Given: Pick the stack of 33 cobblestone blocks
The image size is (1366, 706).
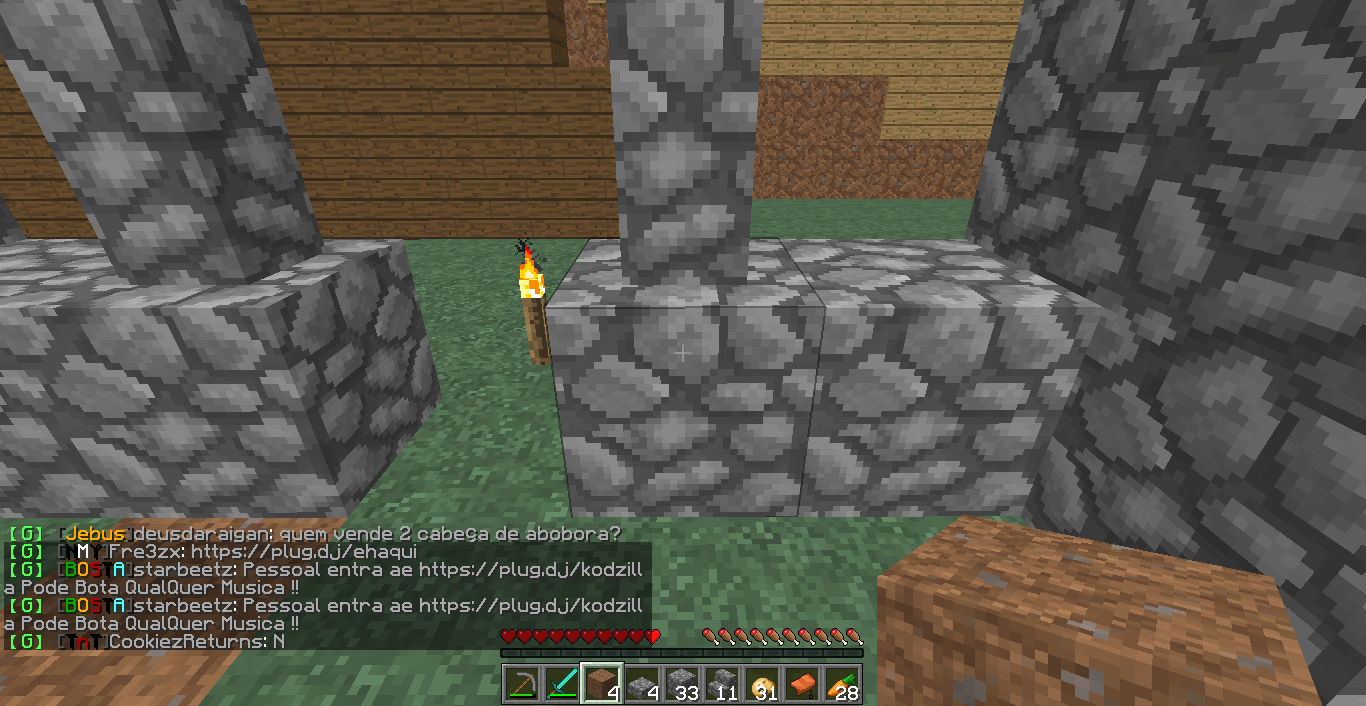Looking at the screenshot, I should click(x=682, y=685).
